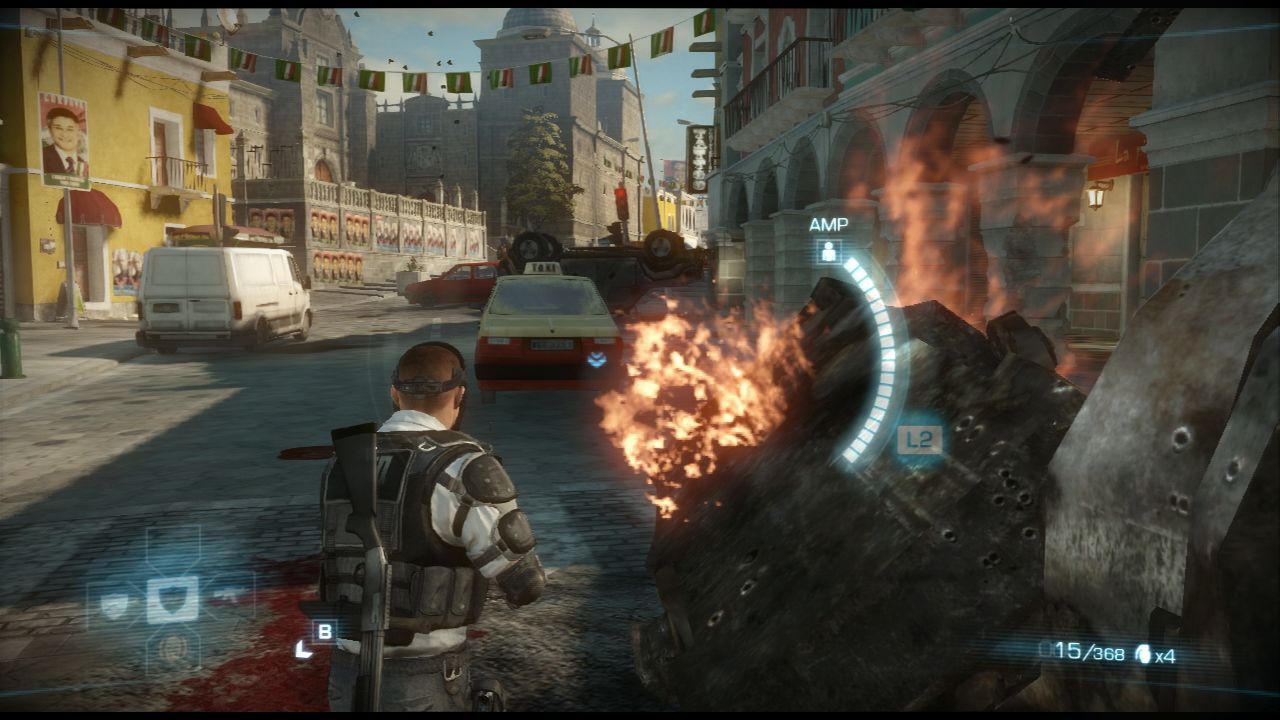Select the circular icon slot in weapon selector

(x=172, y=647)
